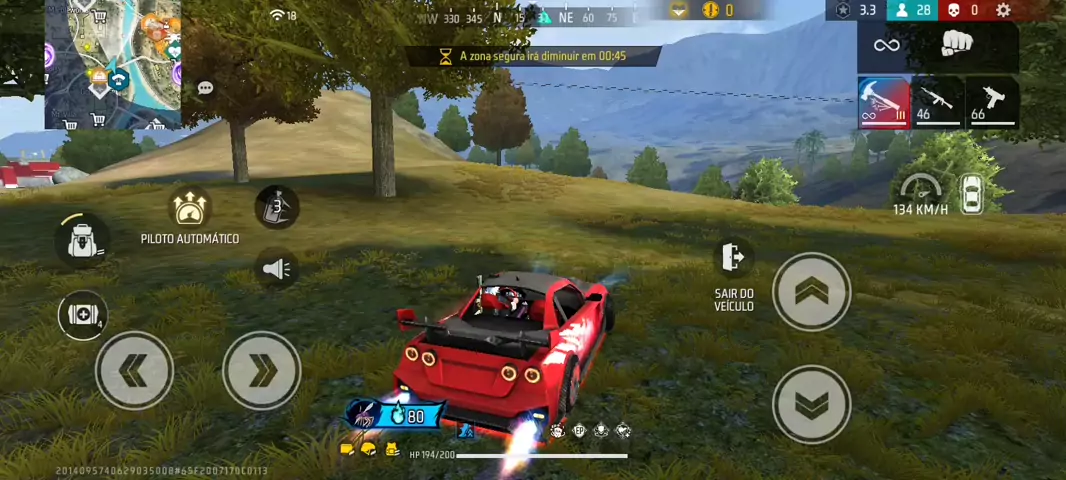This screenshot has width=1066, height=480.
Task: Select the hammer weapon slot
Action: (884, 102)
